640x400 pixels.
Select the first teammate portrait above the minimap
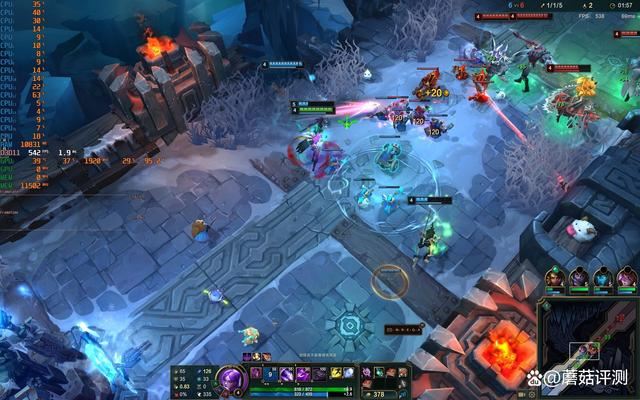(555, 278)
